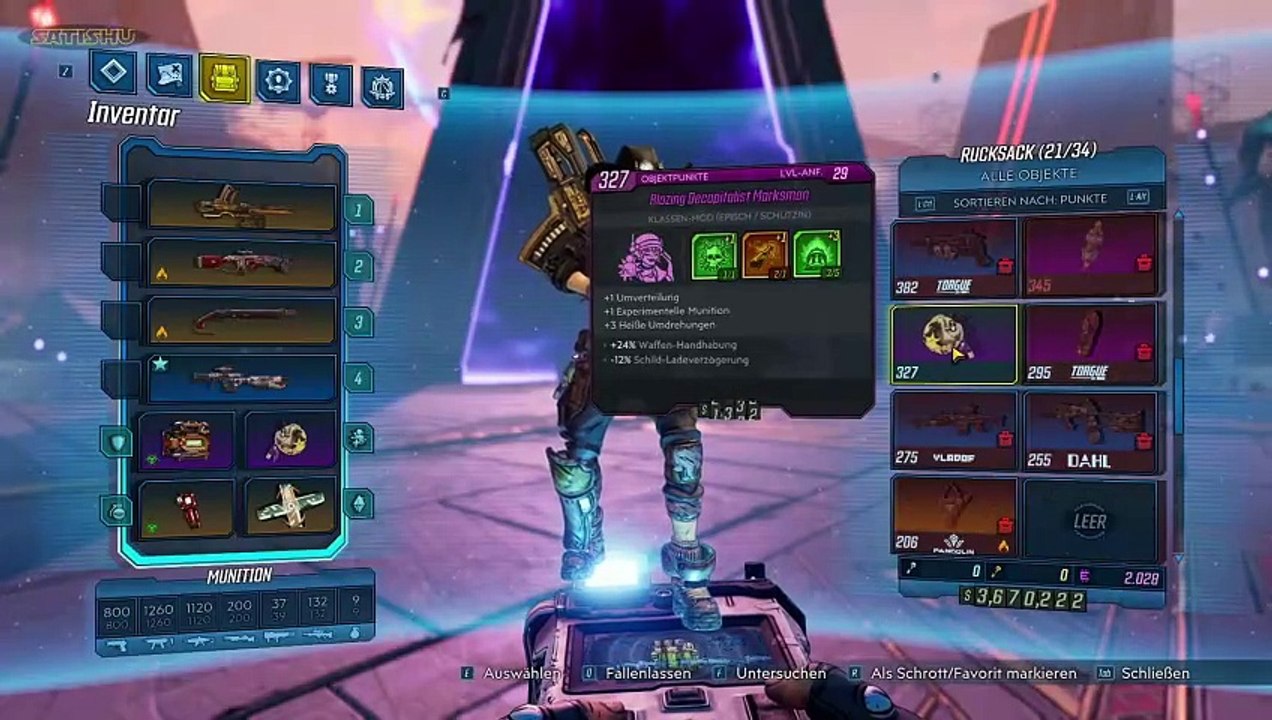The height and width of the screenshot is (720, 1272).
Task: Select the equipped class mod slot
Action: (x=291, y=440)
